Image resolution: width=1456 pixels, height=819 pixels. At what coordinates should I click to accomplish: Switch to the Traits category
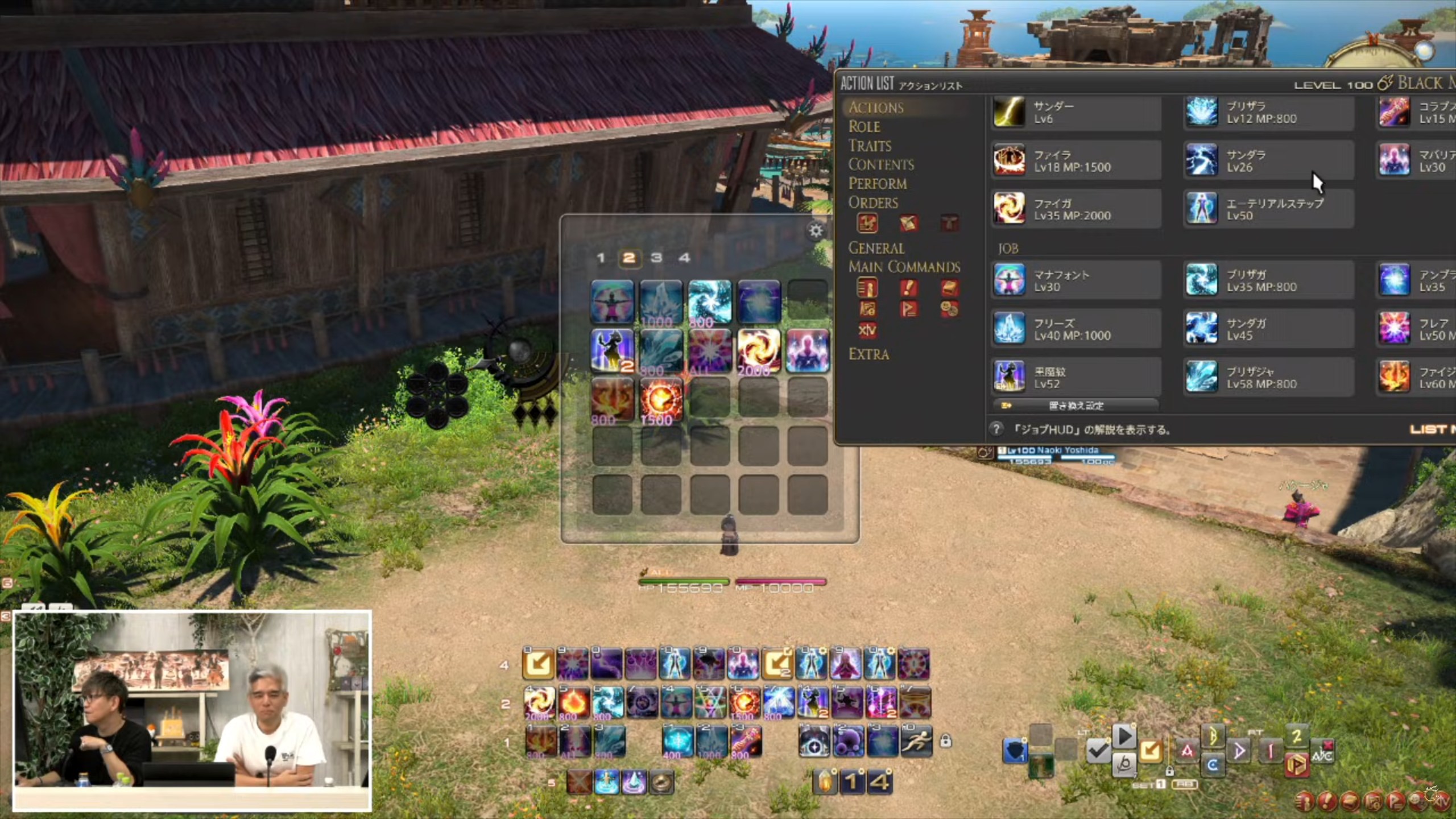point(870,146)
